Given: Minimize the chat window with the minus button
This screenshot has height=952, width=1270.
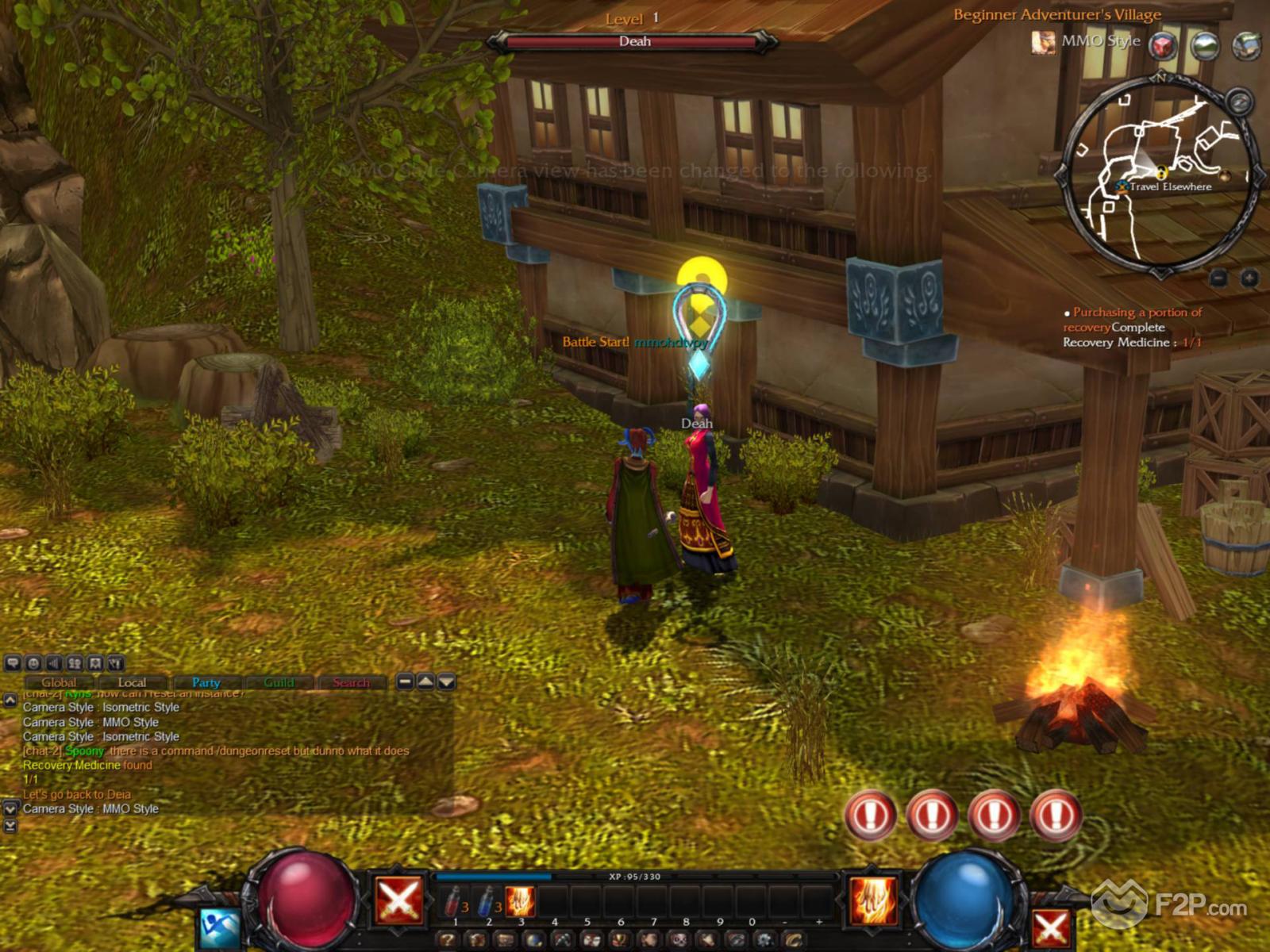Looking at the screenshot, I should tap(405, 681).
